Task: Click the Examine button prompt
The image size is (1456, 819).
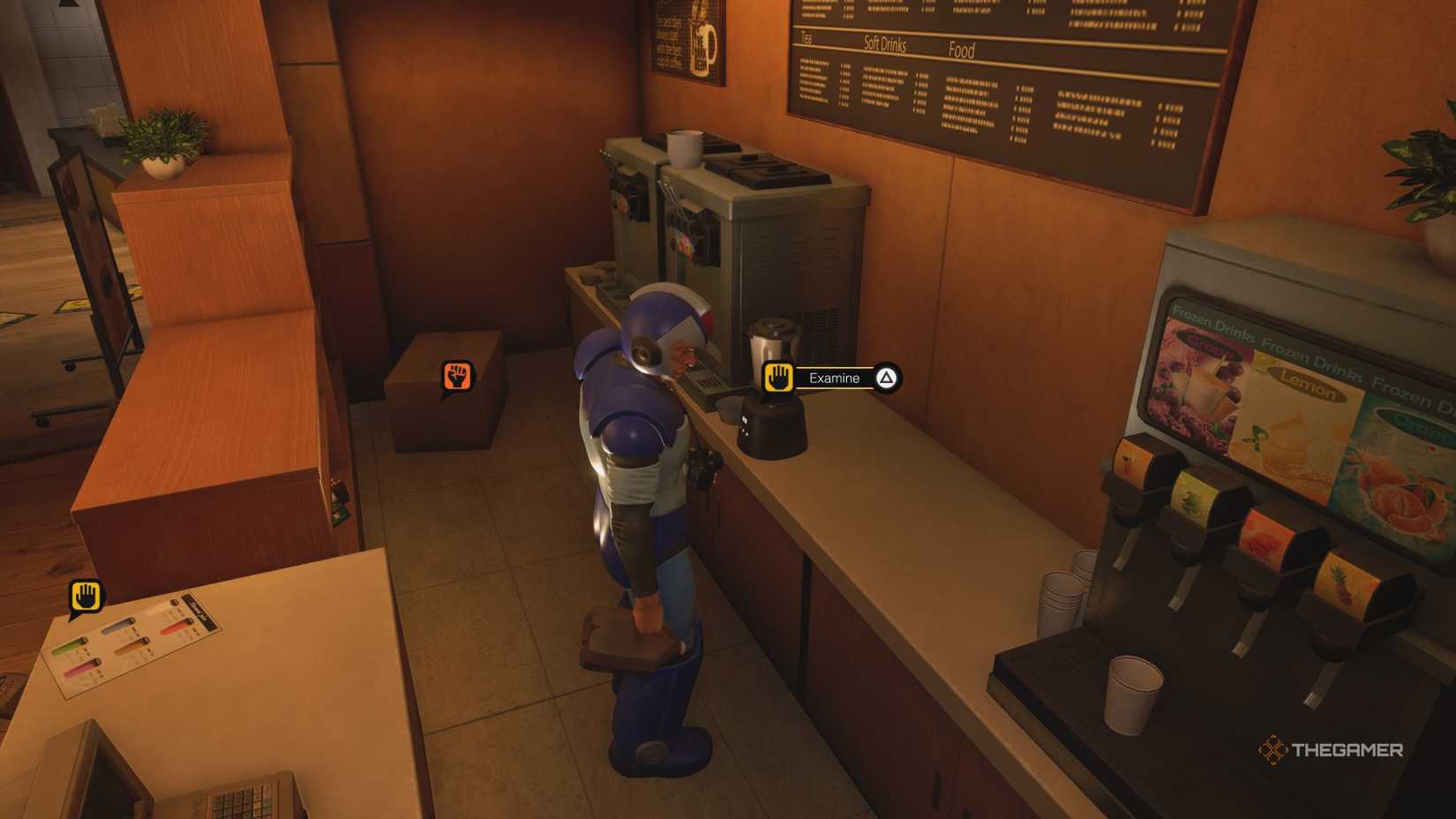Action: click(x=834, y=378)
